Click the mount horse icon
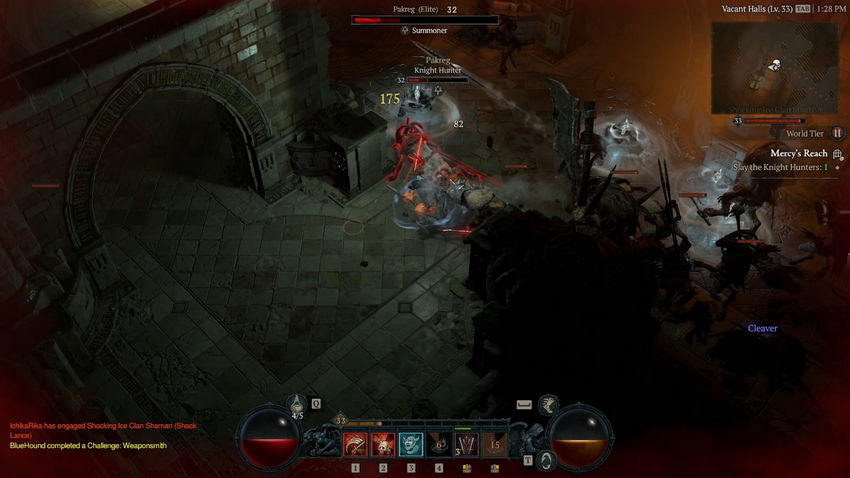Image resolution: width=850 pixels, height=478 pixels. [x=547, y=403]
